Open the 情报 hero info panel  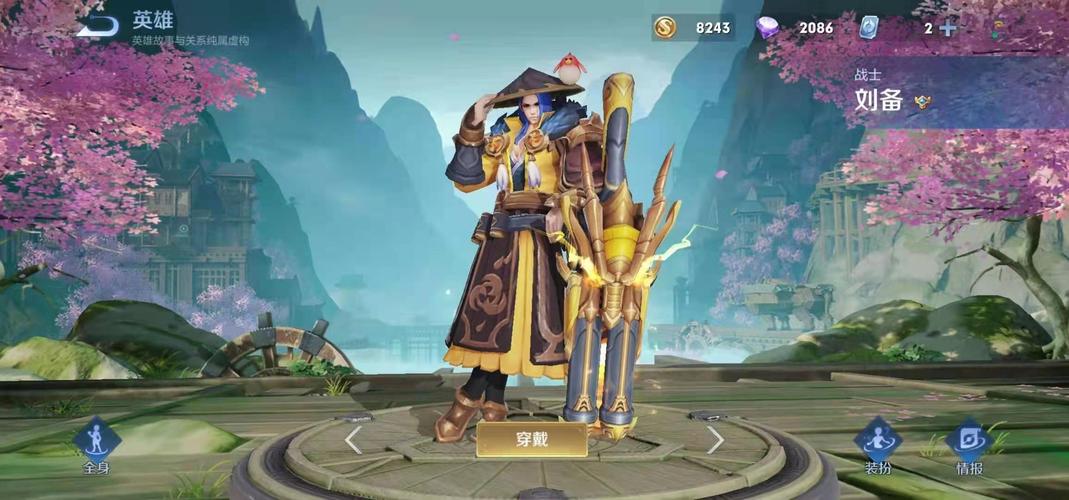coord(969,444)
